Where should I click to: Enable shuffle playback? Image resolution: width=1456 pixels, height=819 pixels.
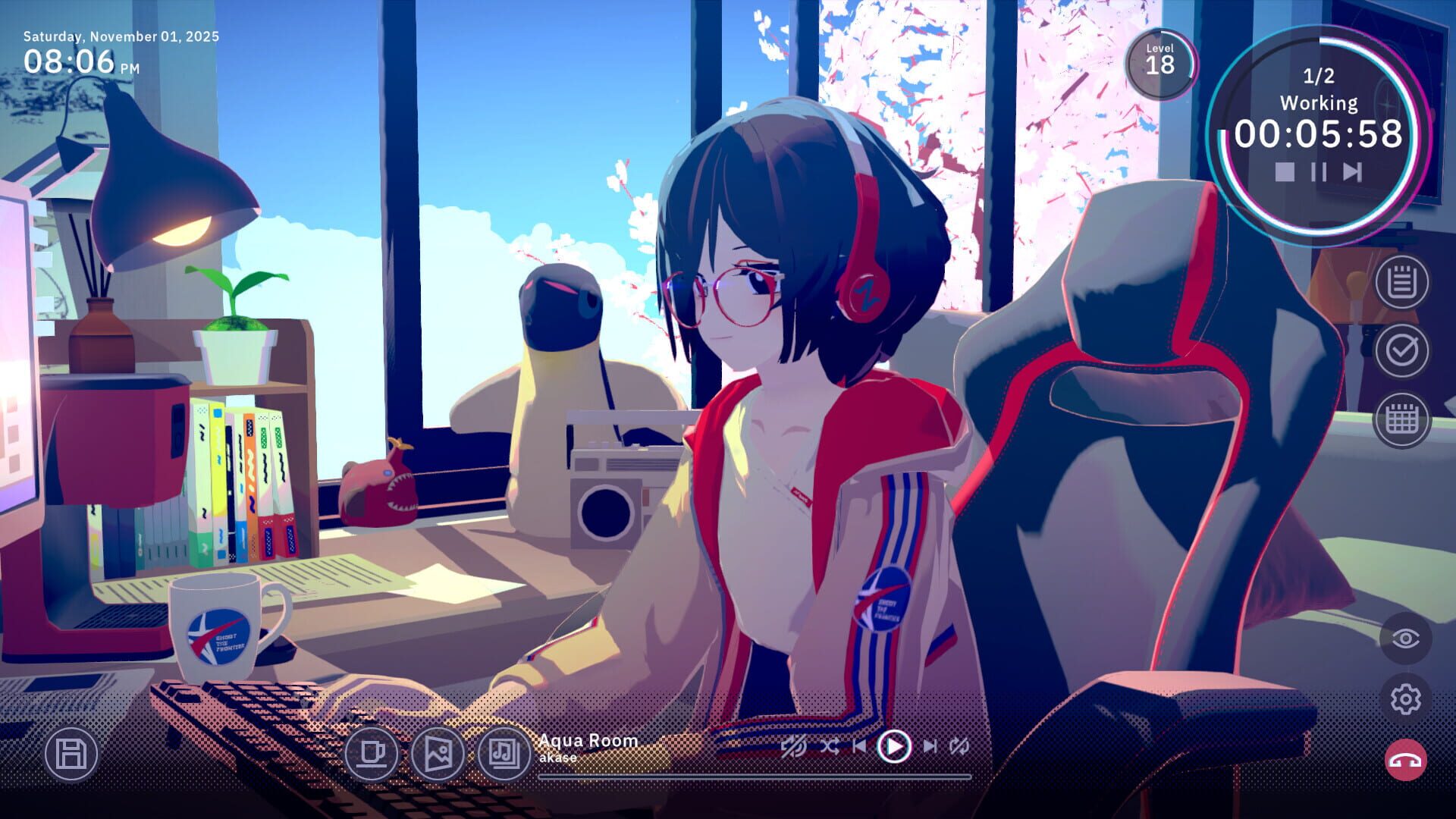click(x=832, y=747)
